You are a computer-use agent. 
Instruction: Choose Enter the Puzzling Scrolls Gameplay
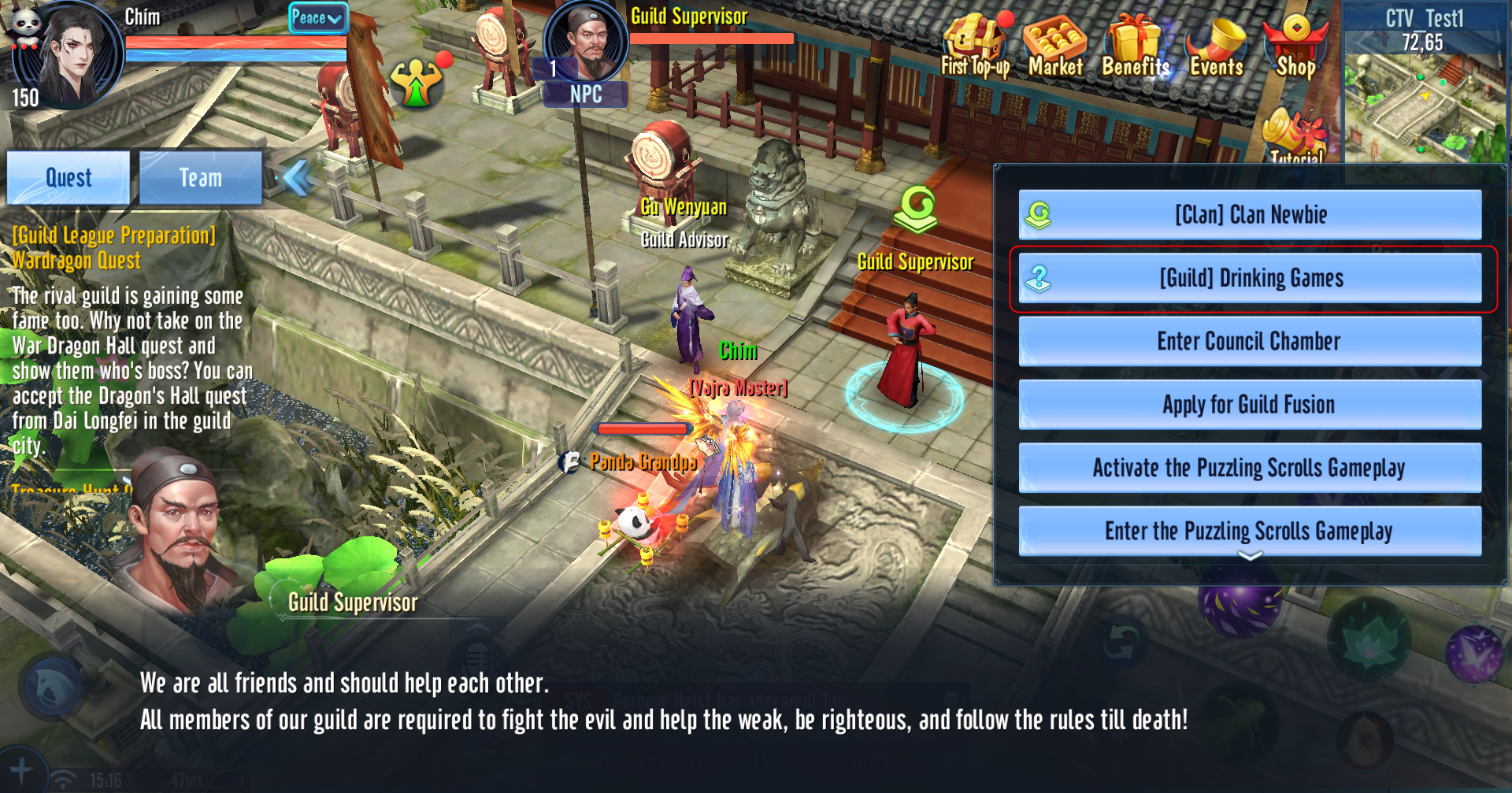1250,531
